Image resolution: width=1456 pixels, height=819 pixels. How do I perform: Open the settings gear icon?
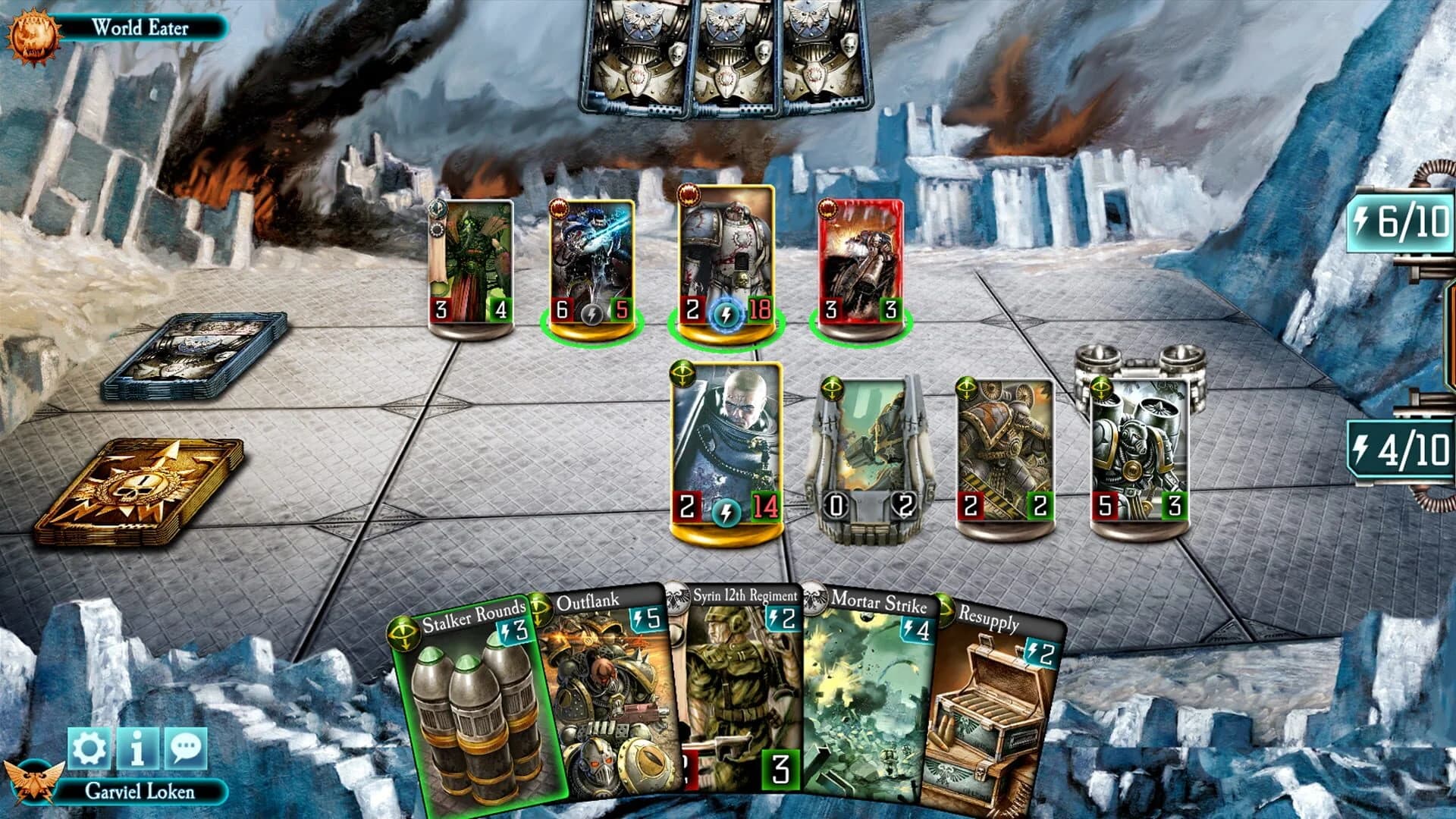[89, 745]
